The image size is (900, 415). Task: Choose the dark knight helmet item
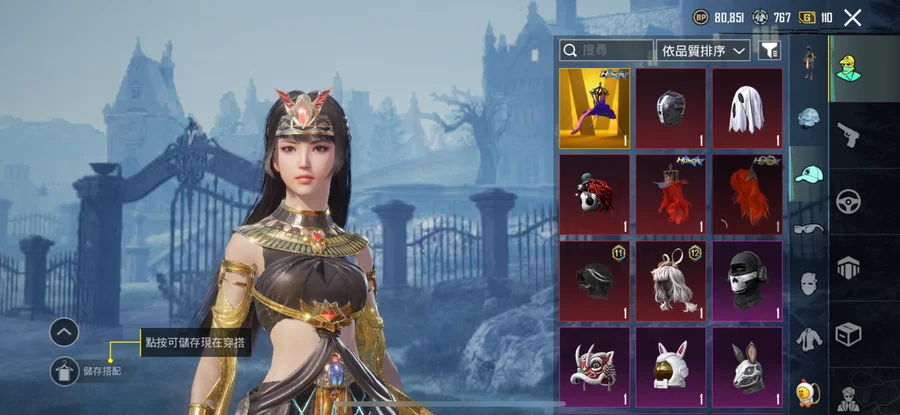point(671,108)
